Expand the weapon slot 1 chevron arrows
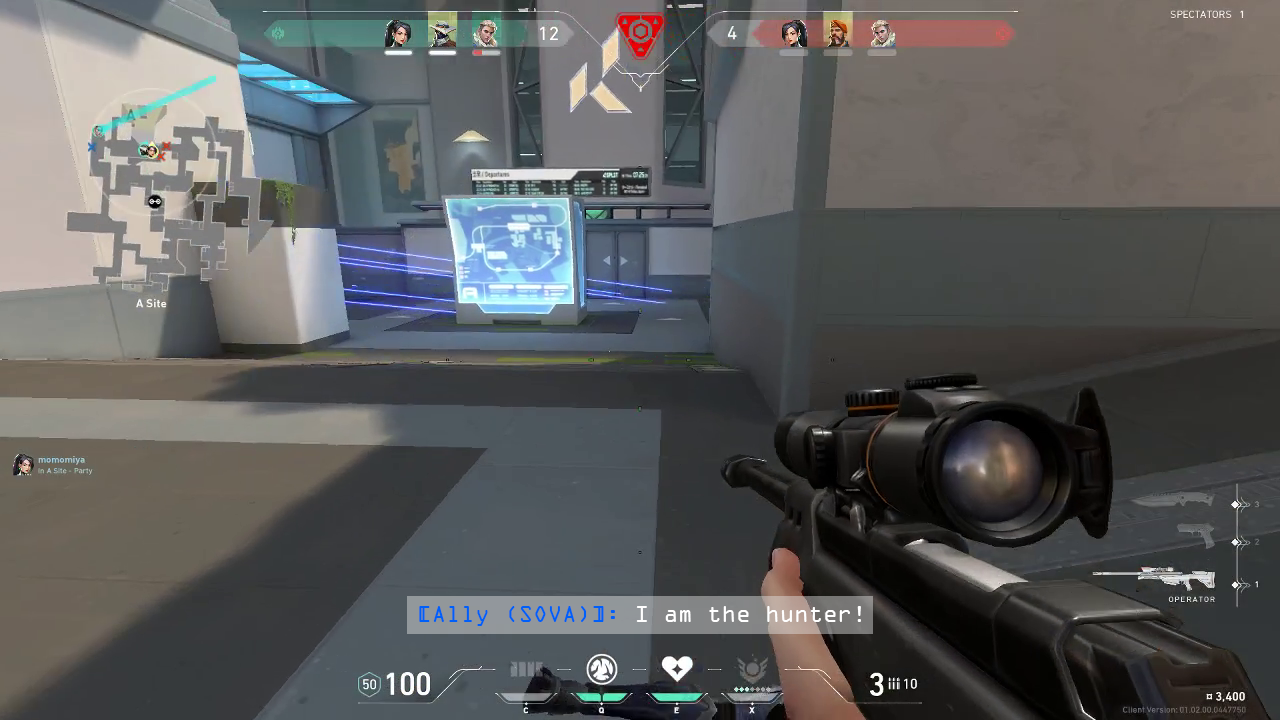The width and height of the screenshot is (1280, 720). [1244, 585]
